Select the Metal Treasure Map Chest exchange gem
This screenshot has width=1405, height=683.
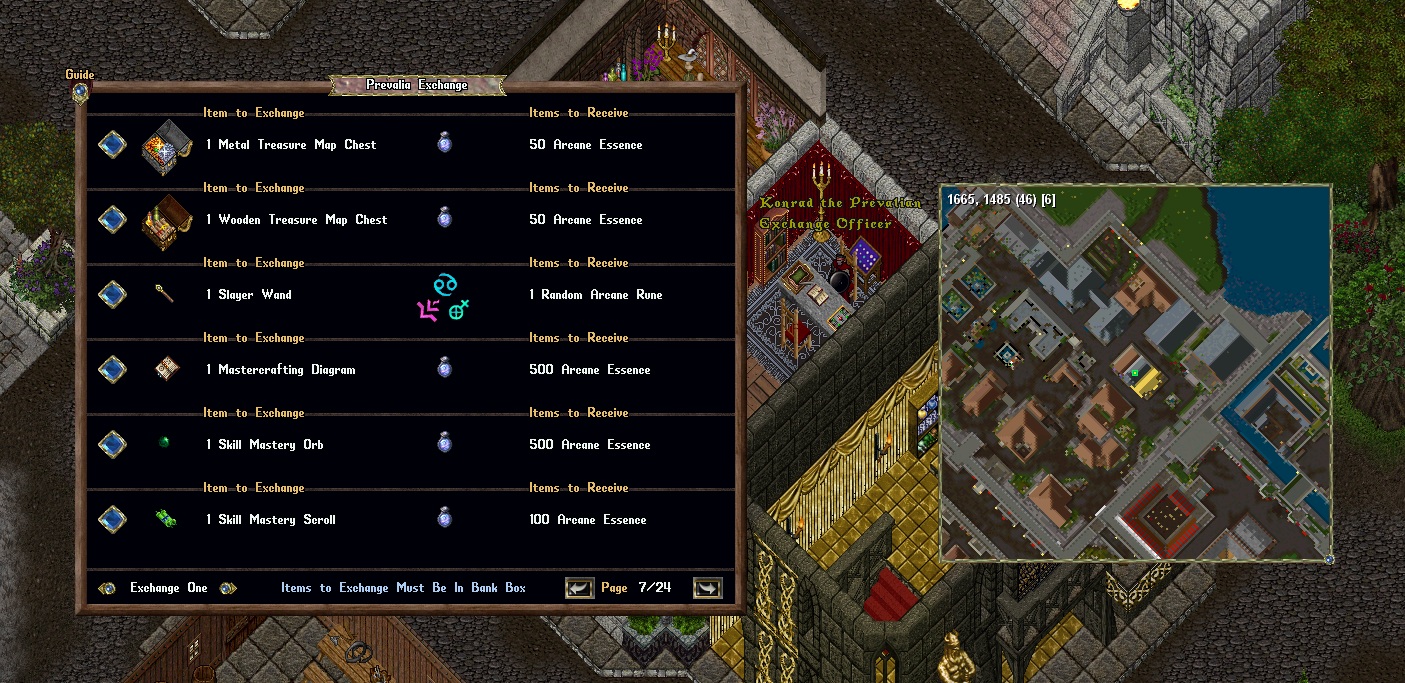tap(112, 145)
